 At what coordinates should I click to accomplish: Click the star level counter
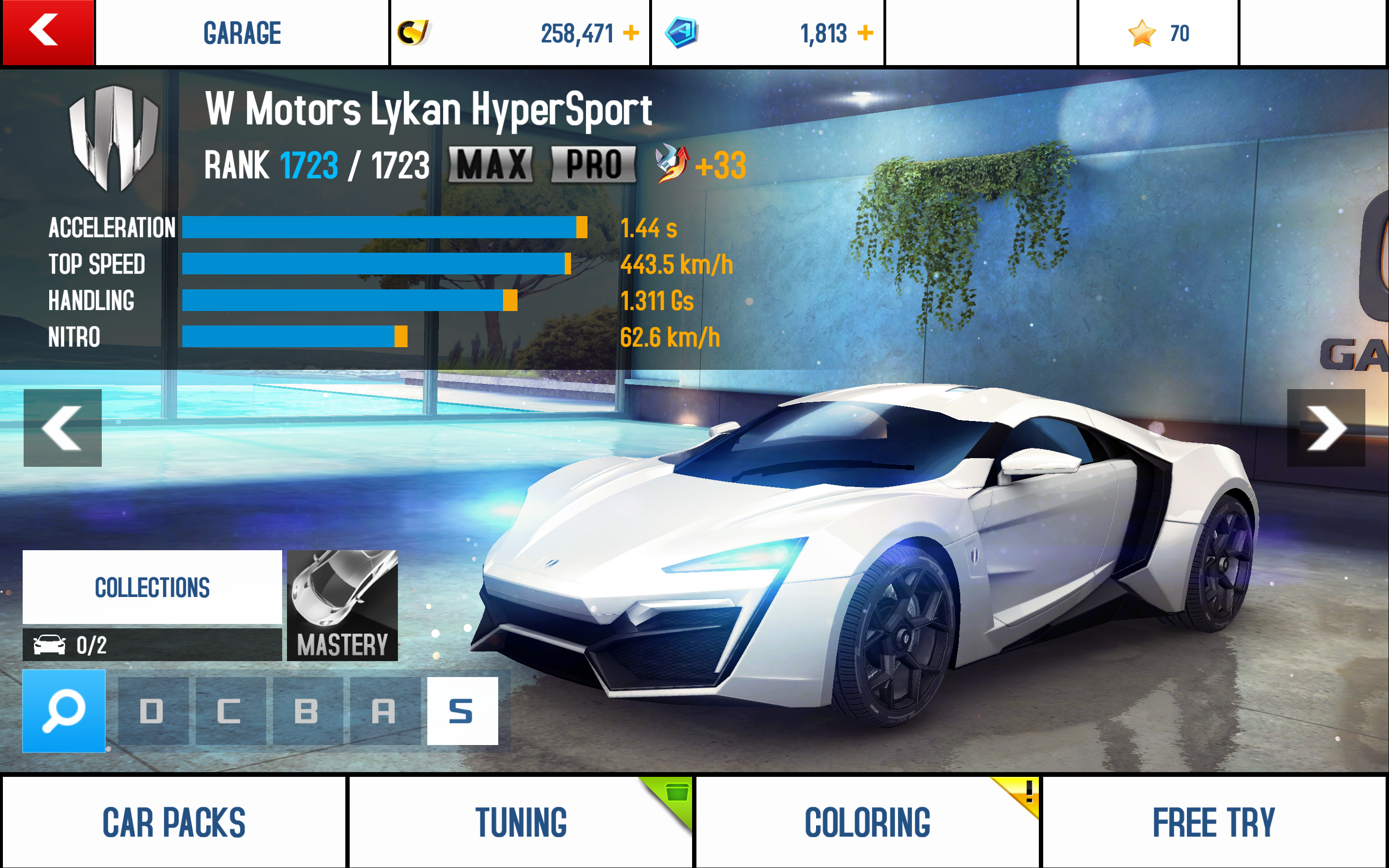pyautogui.click(x=1158, y=33)
